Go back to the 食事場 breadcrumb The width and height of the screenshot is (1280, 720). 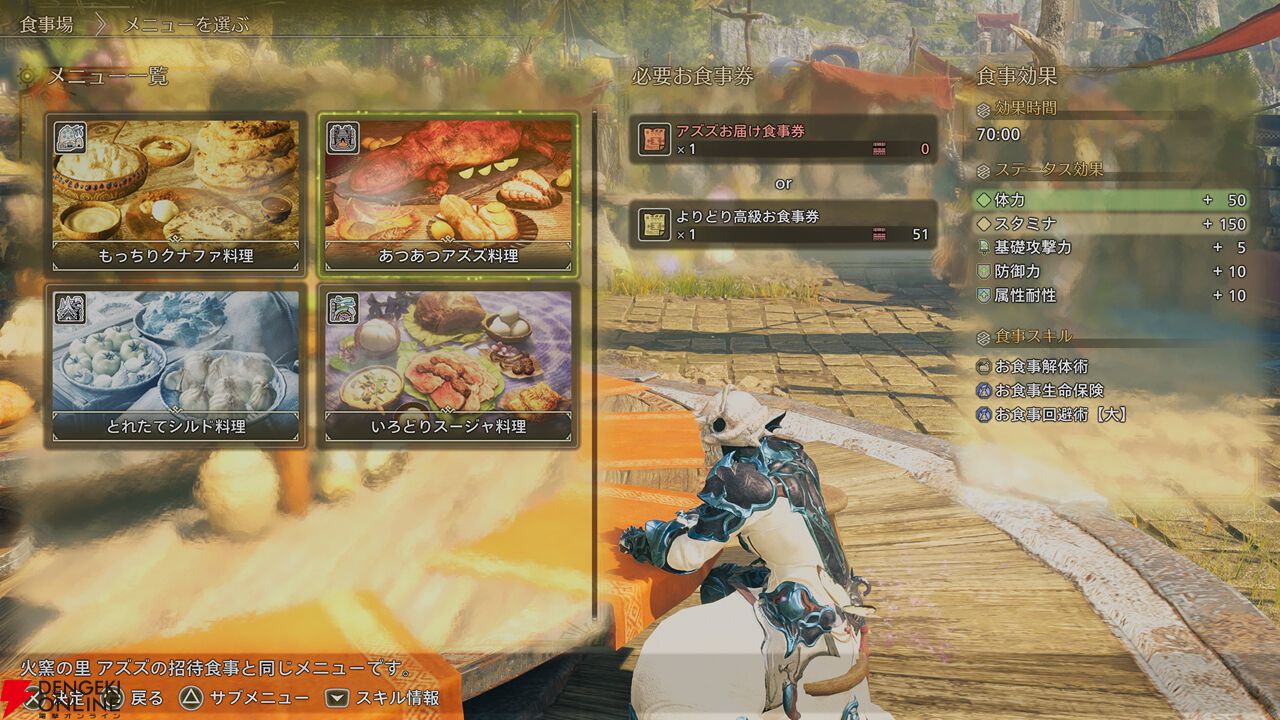click(x=46, y=24)
